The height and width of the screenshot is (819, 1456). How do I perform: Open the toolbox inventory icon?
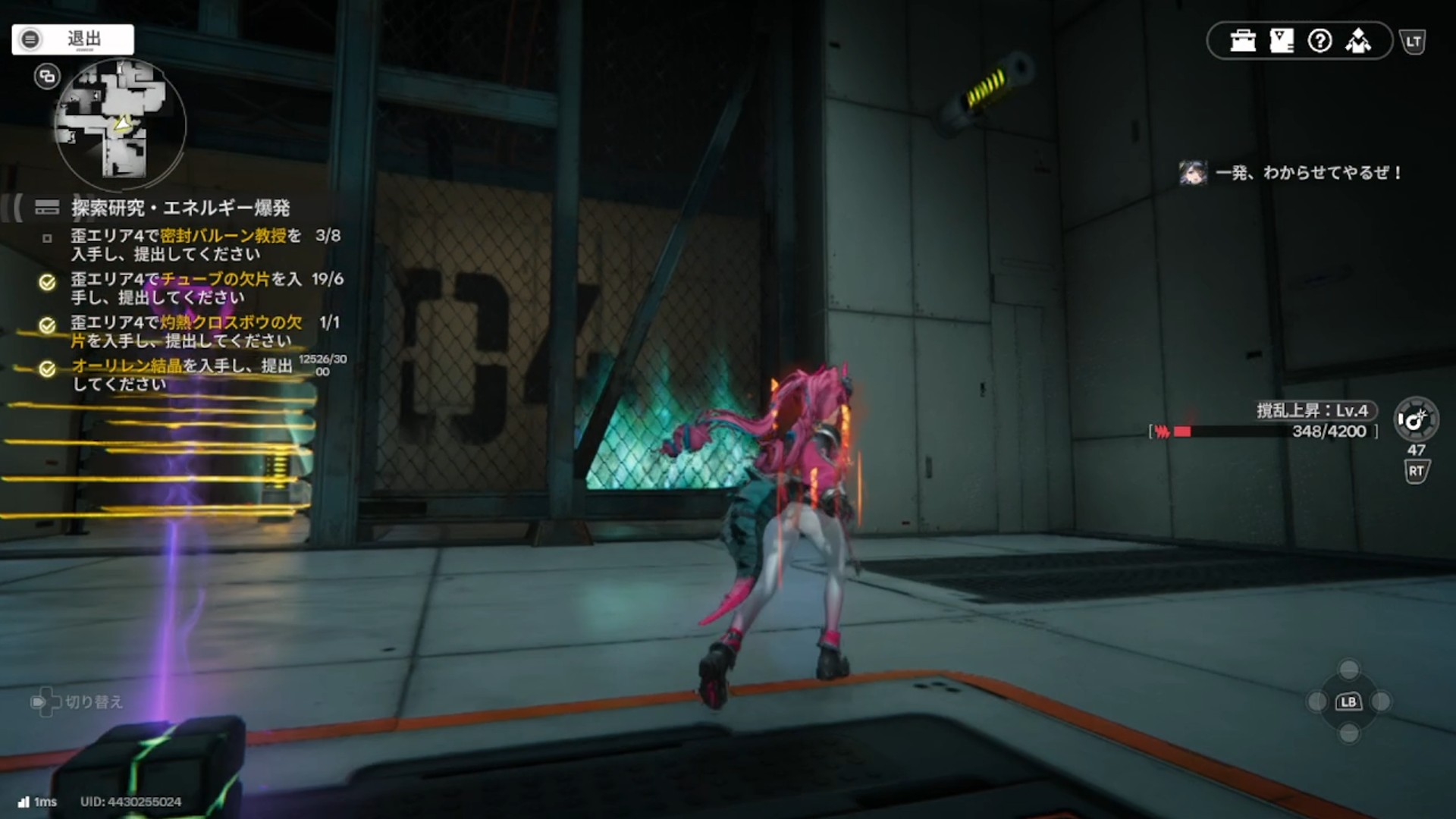1243,41
